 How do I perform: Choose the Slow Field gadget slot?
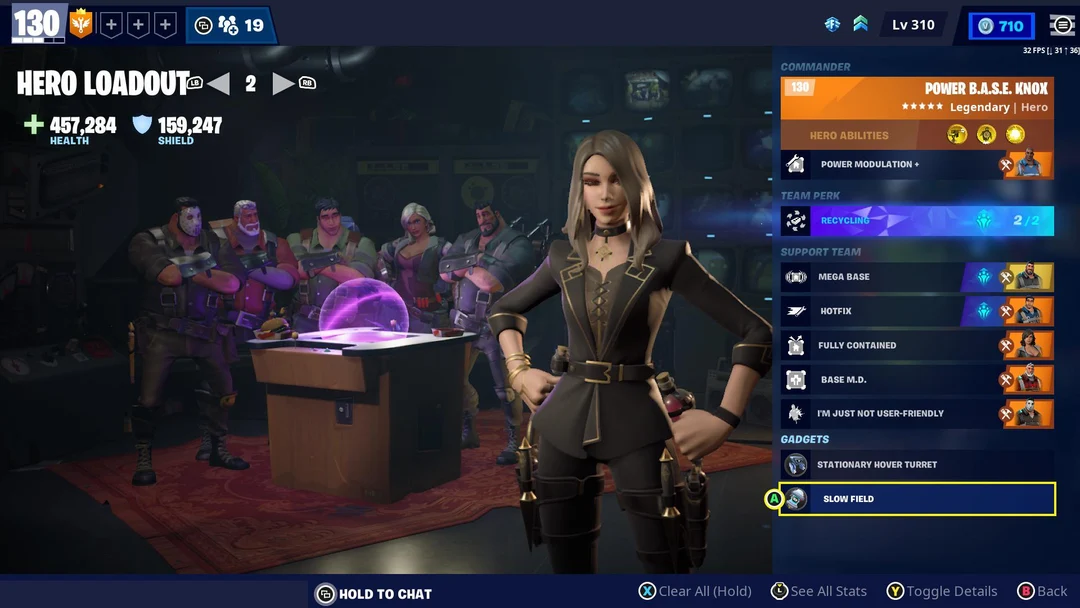click(917, 498)
